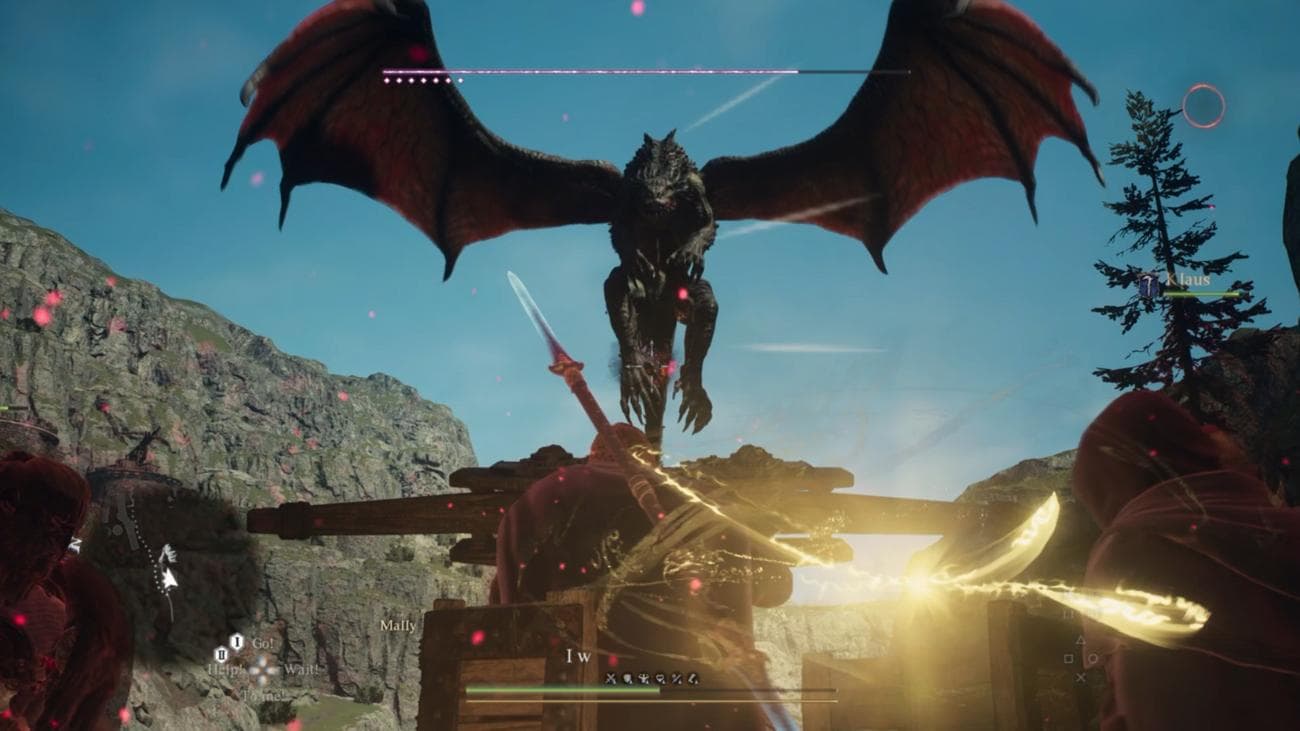This screenshot has width=1300, height=731.
Task: Select the hexagonal I icon next to Go!
Action: click(237, 641)
